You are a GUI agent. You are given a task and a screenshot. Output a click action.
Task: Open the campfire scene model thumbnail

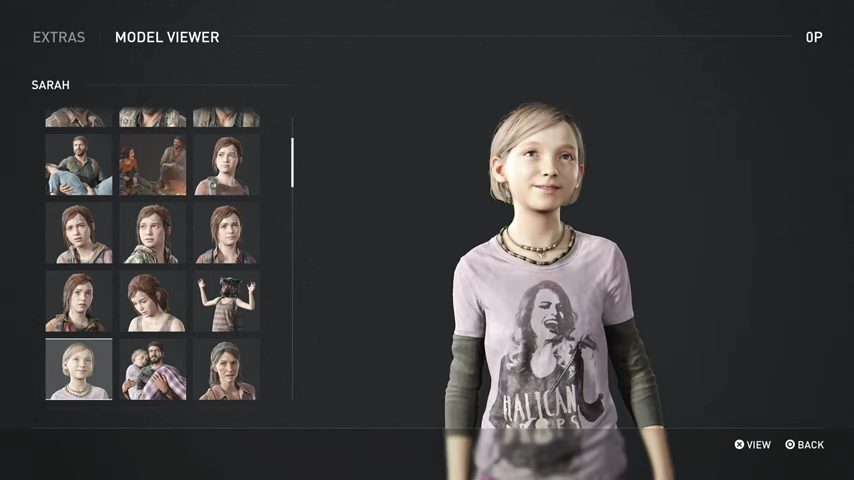click(x=153, y=165)
